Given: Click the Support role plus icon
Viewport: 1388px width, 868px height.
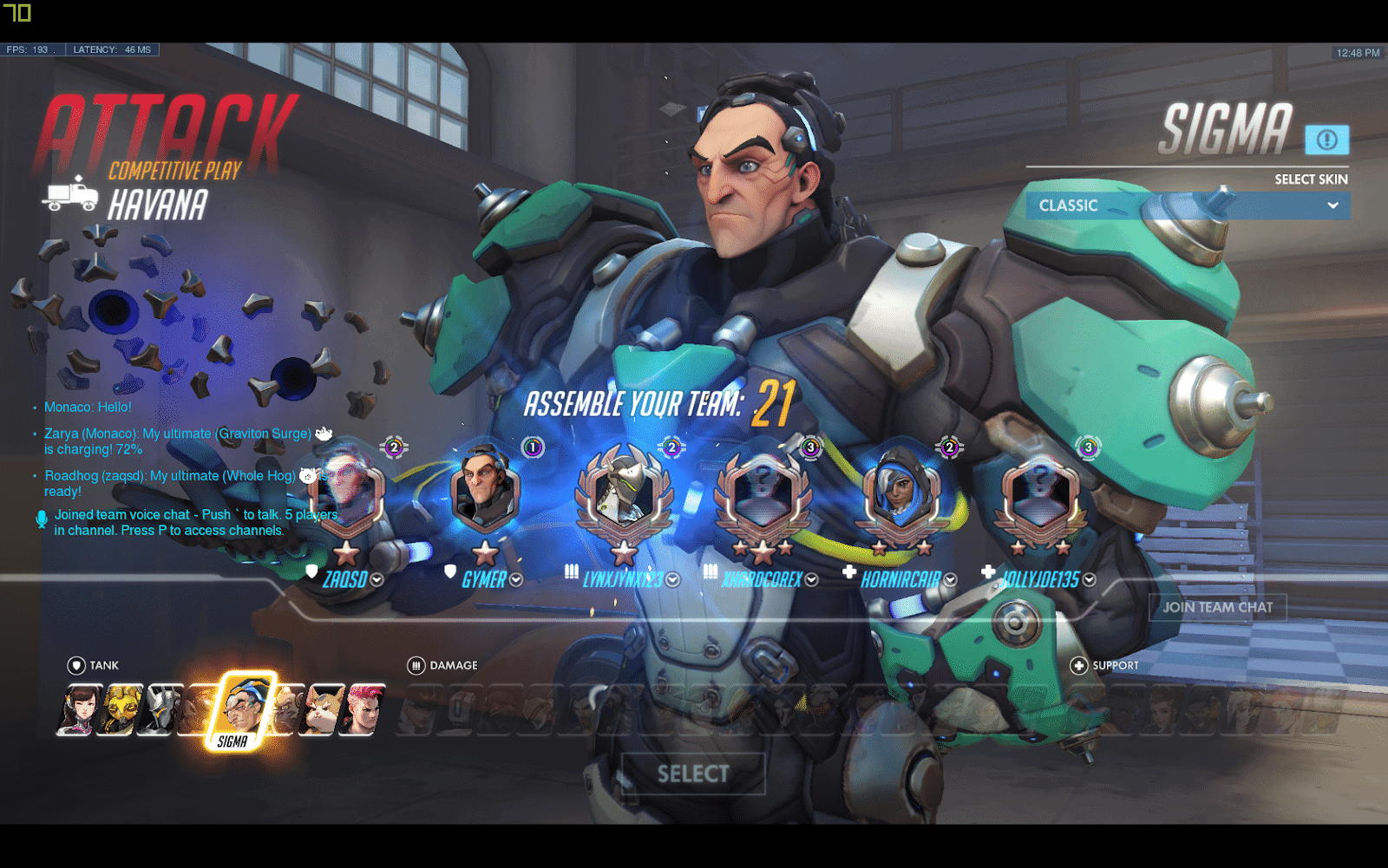Looking at the screenshot, I should pos(1077,665).
